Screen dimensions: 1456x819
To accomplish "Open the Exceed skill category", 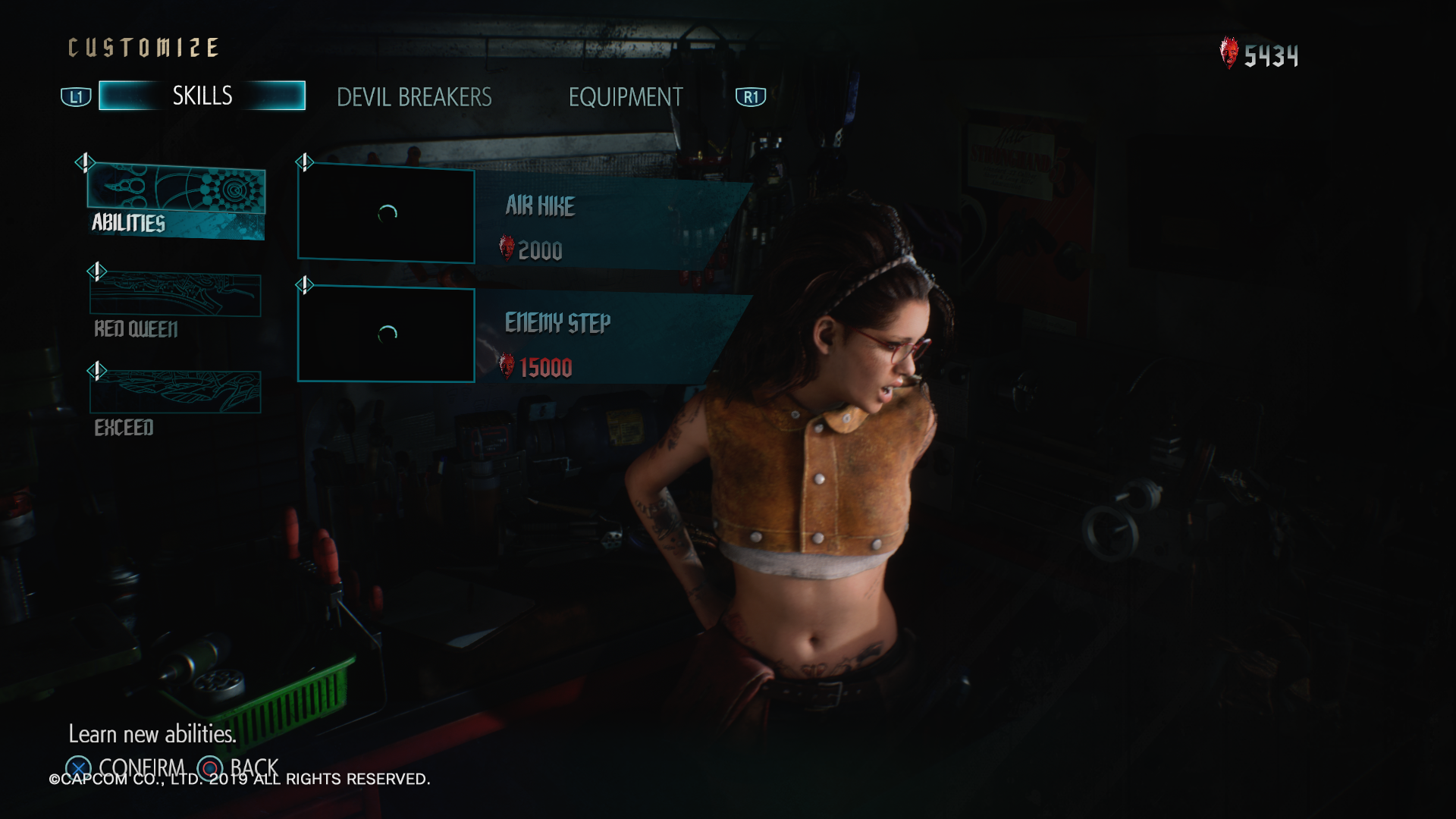I will pos(175,402).
